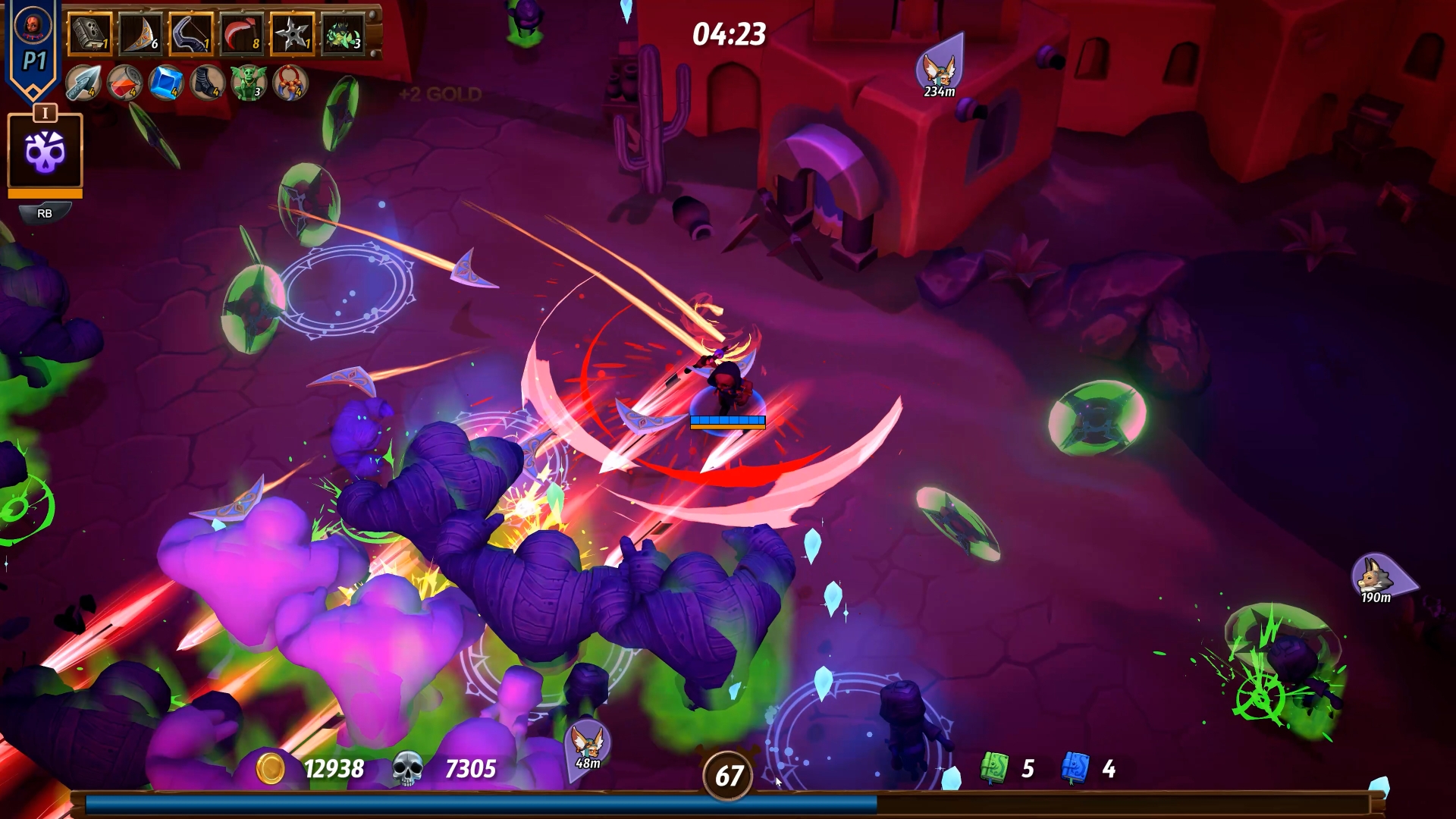Check the blue gem passive item
Viewport: 1456px width, 819px height.
tap(166, 83)
